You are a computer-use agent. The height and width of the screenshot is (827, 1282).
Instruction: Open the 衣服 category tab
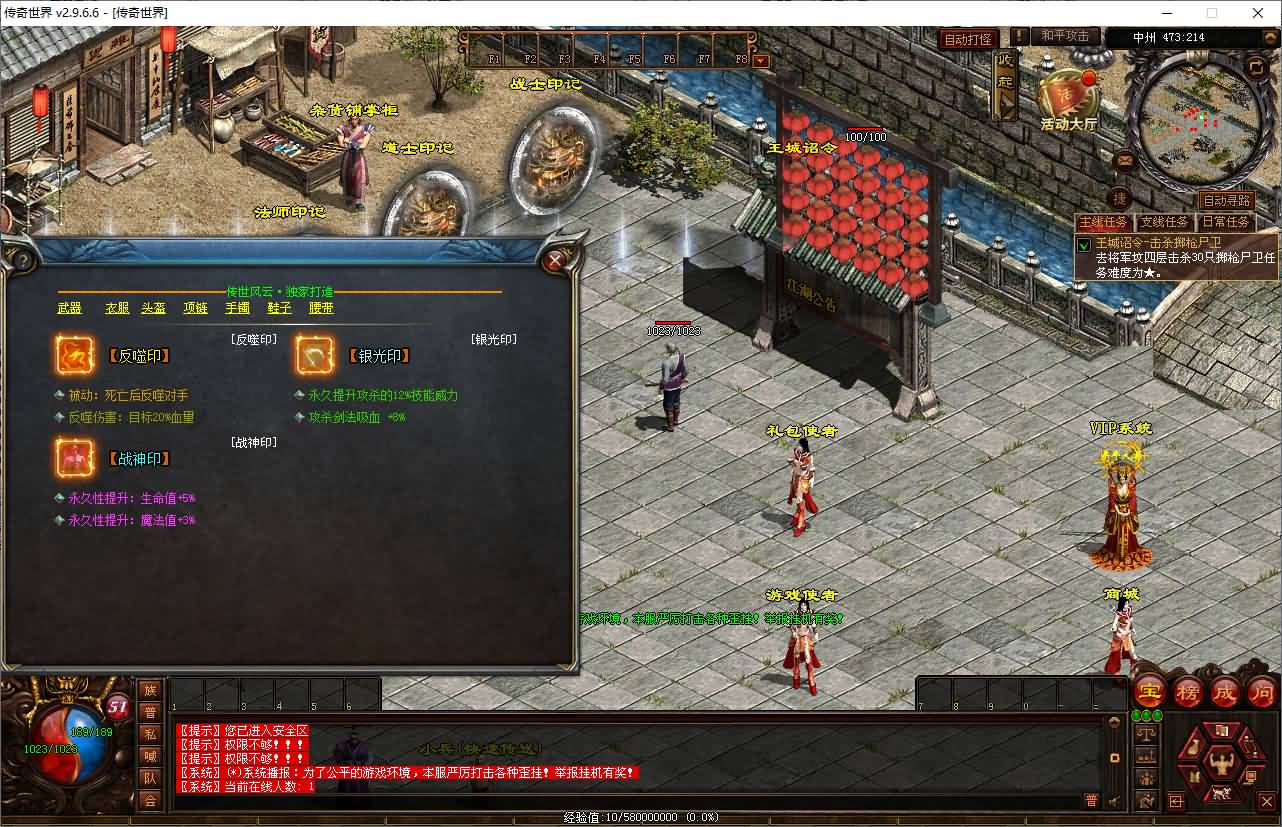pos(118,308)
